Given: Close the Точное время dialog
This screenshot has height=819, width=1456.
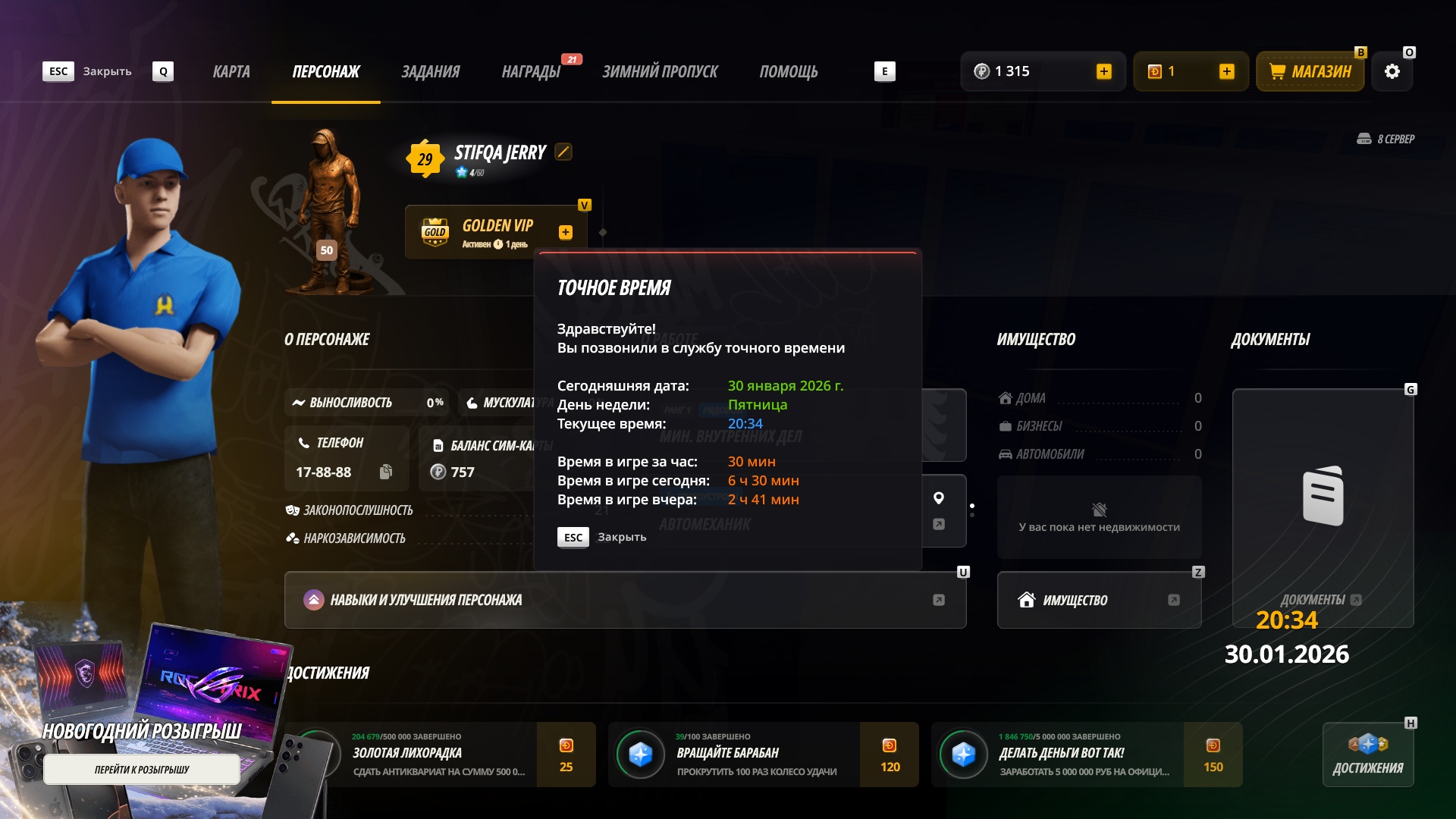Looking at the screenshot, I should tap(602, 537).
